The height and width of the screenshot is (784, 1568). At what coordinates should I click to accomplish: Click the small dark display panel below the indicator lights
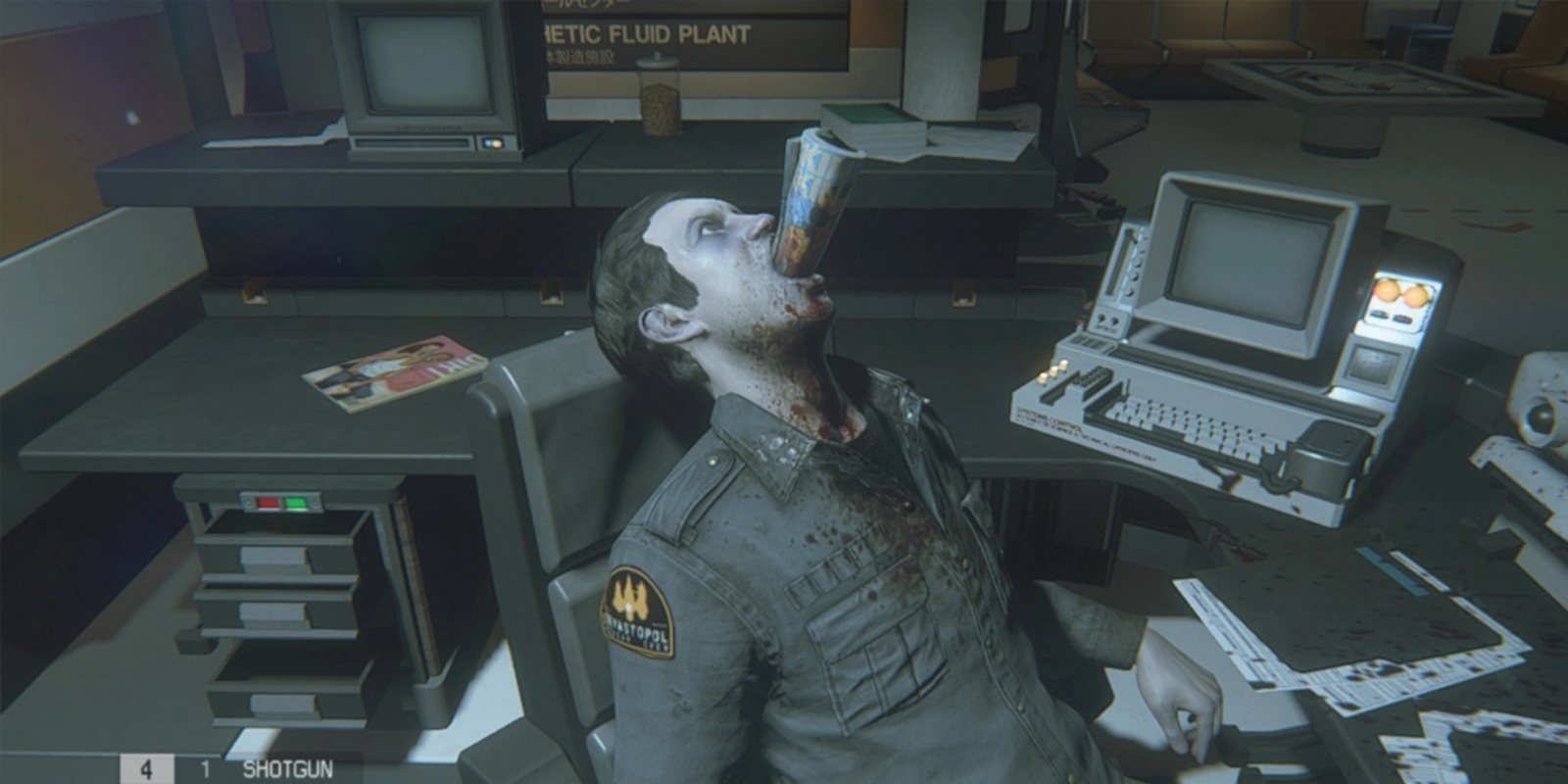[x=1372, y=365]
